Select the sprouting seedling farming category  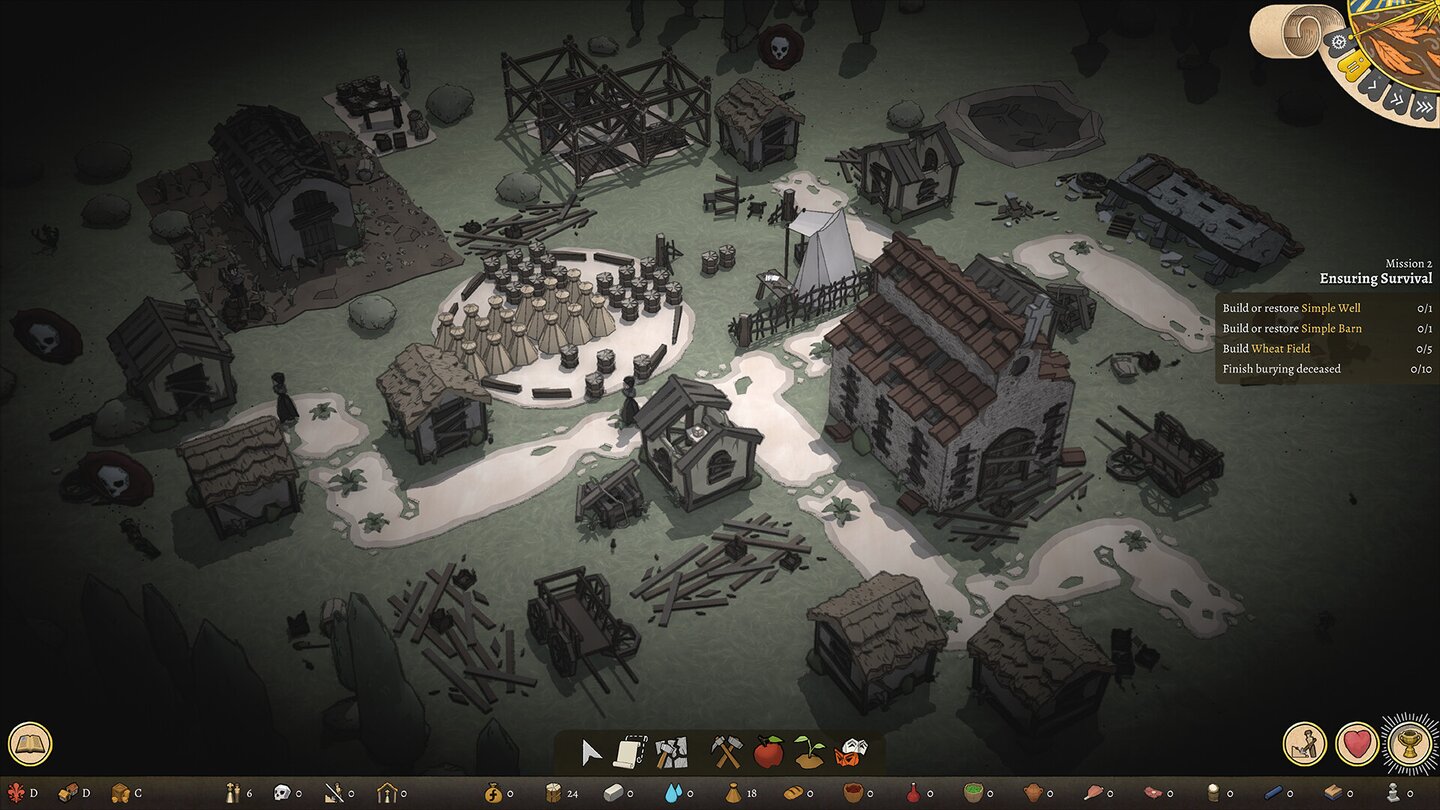(x=809, y=752)
